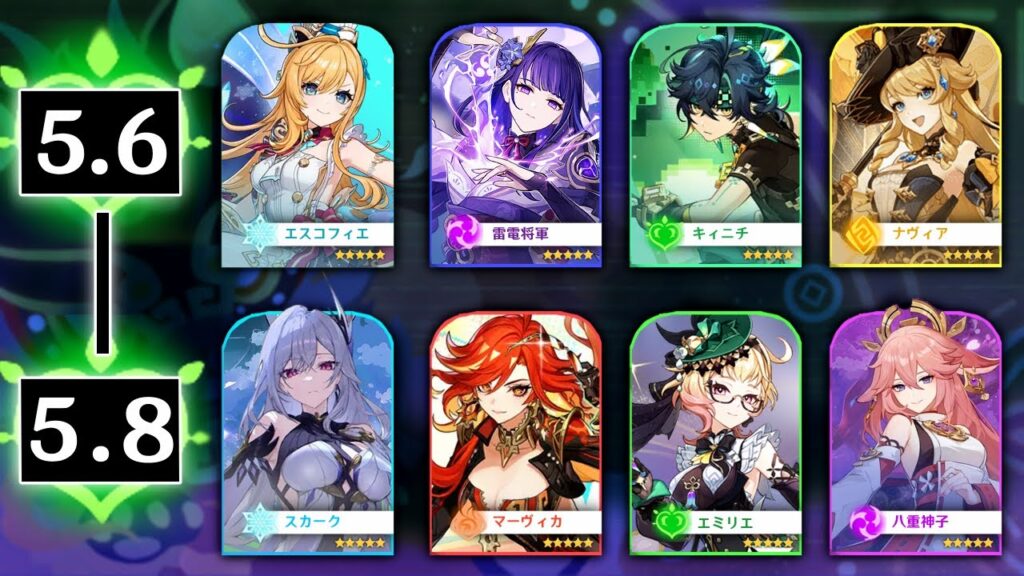The height and width of the screenshot is (576, 1024).
Task: Choose the Raiden Shogun (雷電将軍) card
Action: pyautogui.click(x=507, y=147)
